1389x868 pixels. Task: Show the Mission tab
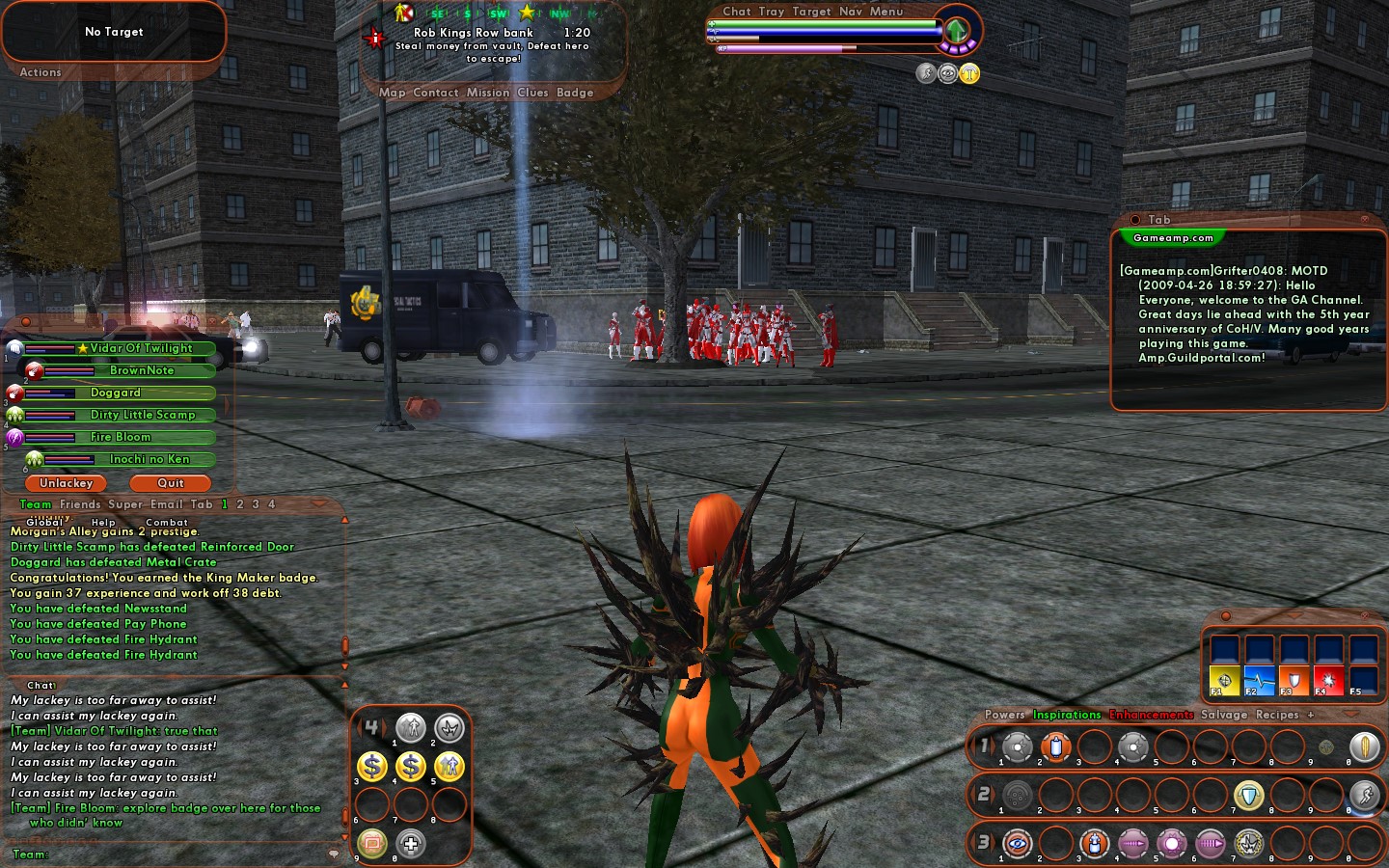[488, 93]
